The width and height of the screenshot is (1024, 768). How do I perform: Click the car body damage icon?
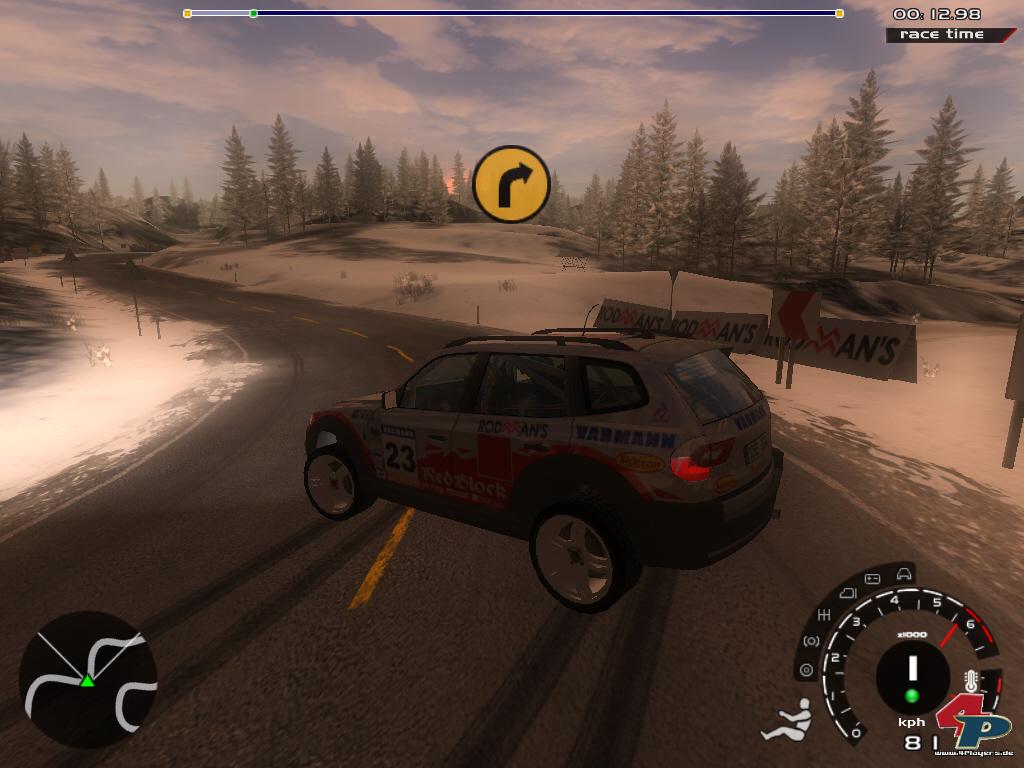pos(903,573)
